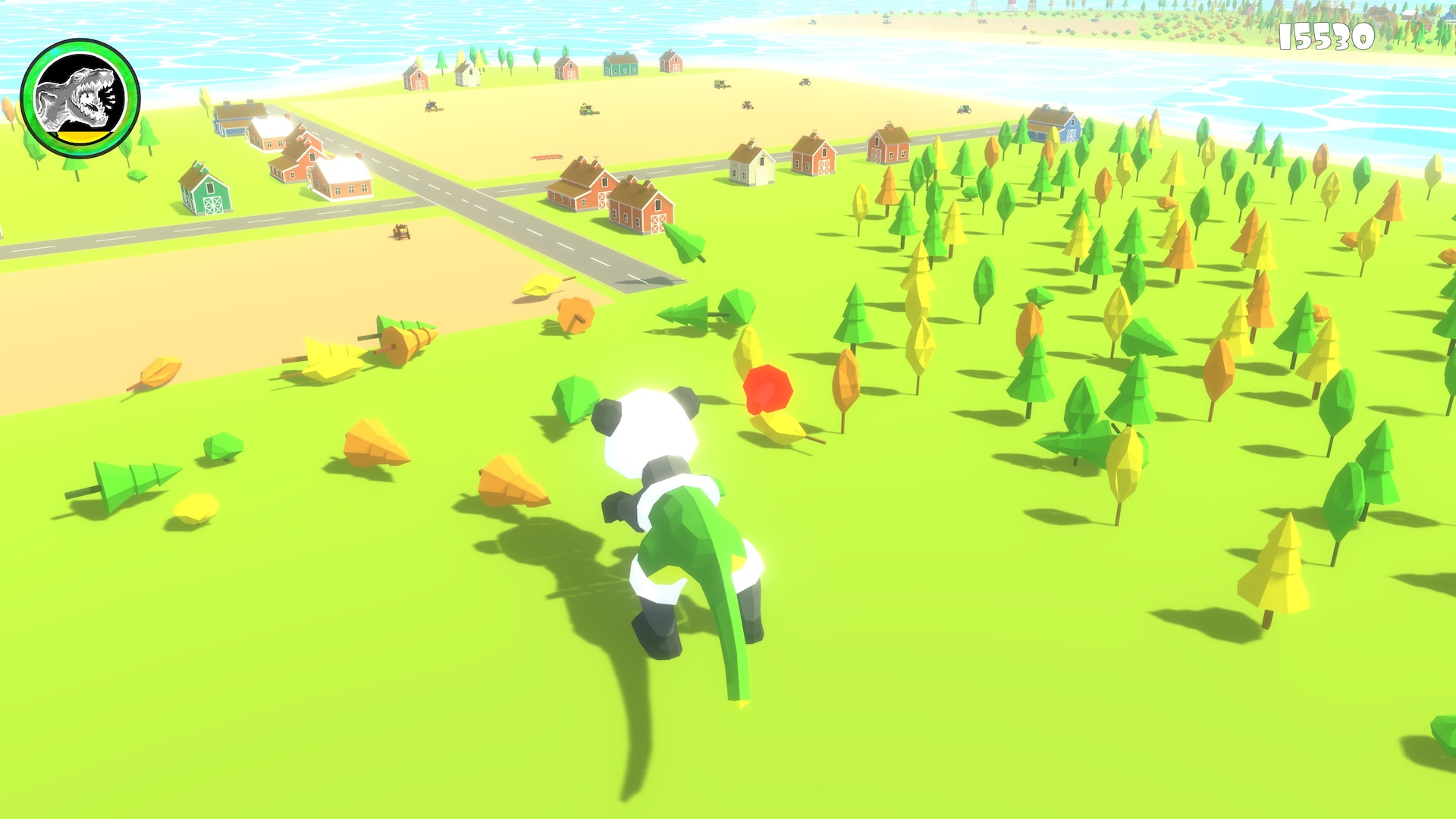Activate the roaring dinosaur ability icon
1456x819 pixels.
[x=80, y=98]
